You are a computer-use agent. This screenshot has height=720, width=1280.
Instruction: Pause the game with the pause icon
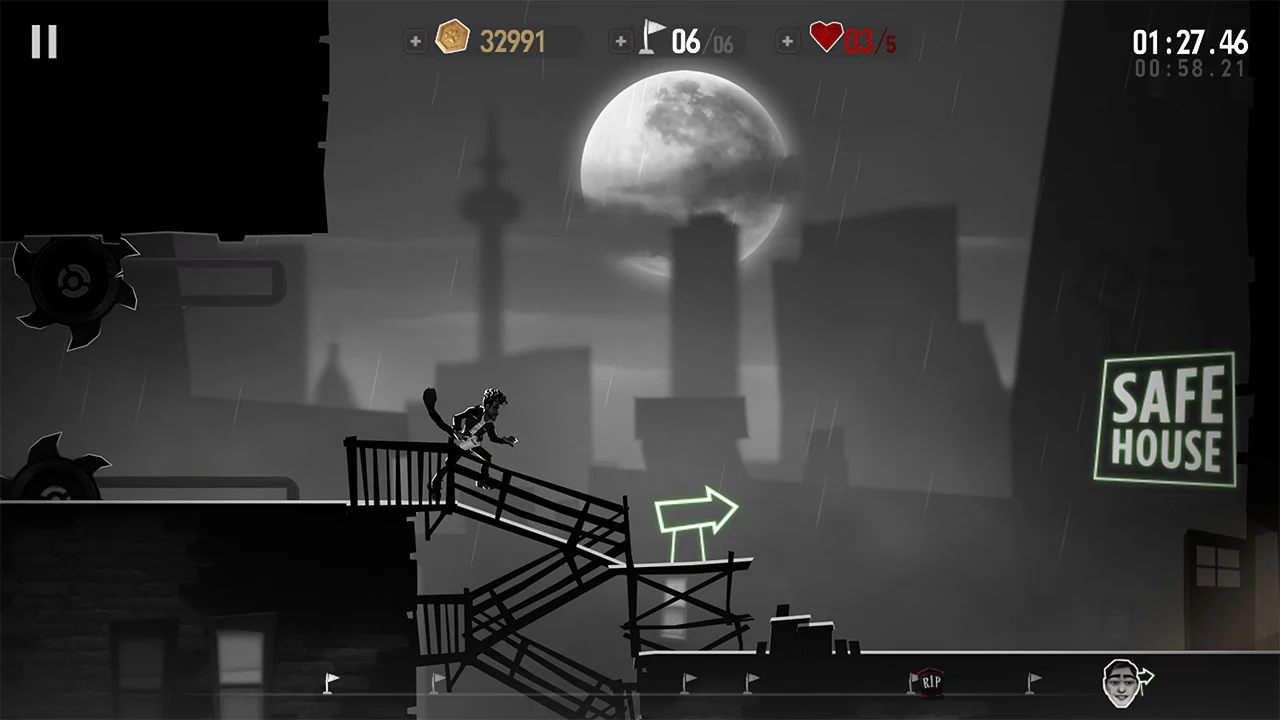[x=42, y=41]
